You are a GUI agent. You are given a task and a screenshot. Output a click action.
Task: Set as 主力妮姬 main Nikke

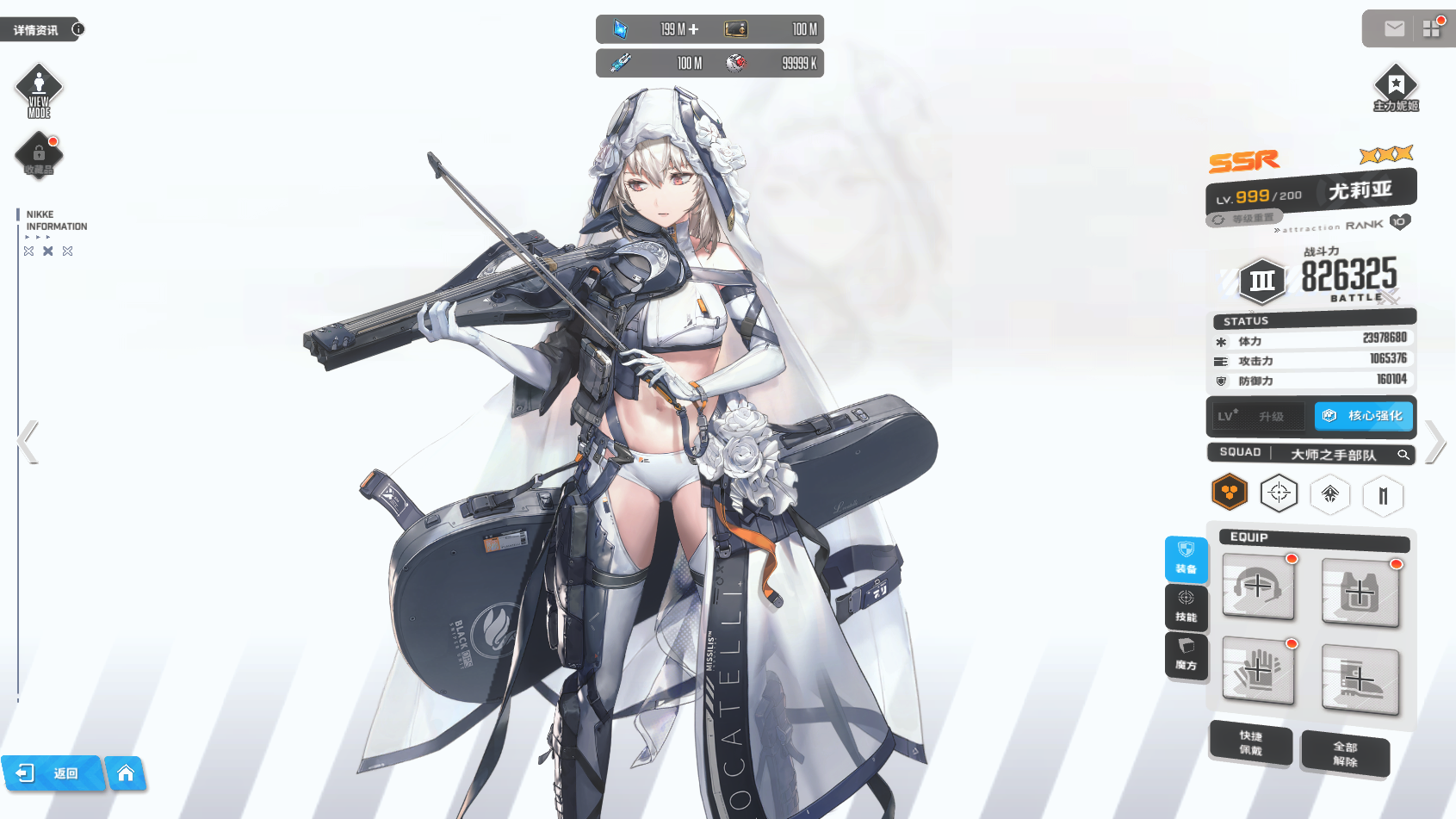(1396, 88)
